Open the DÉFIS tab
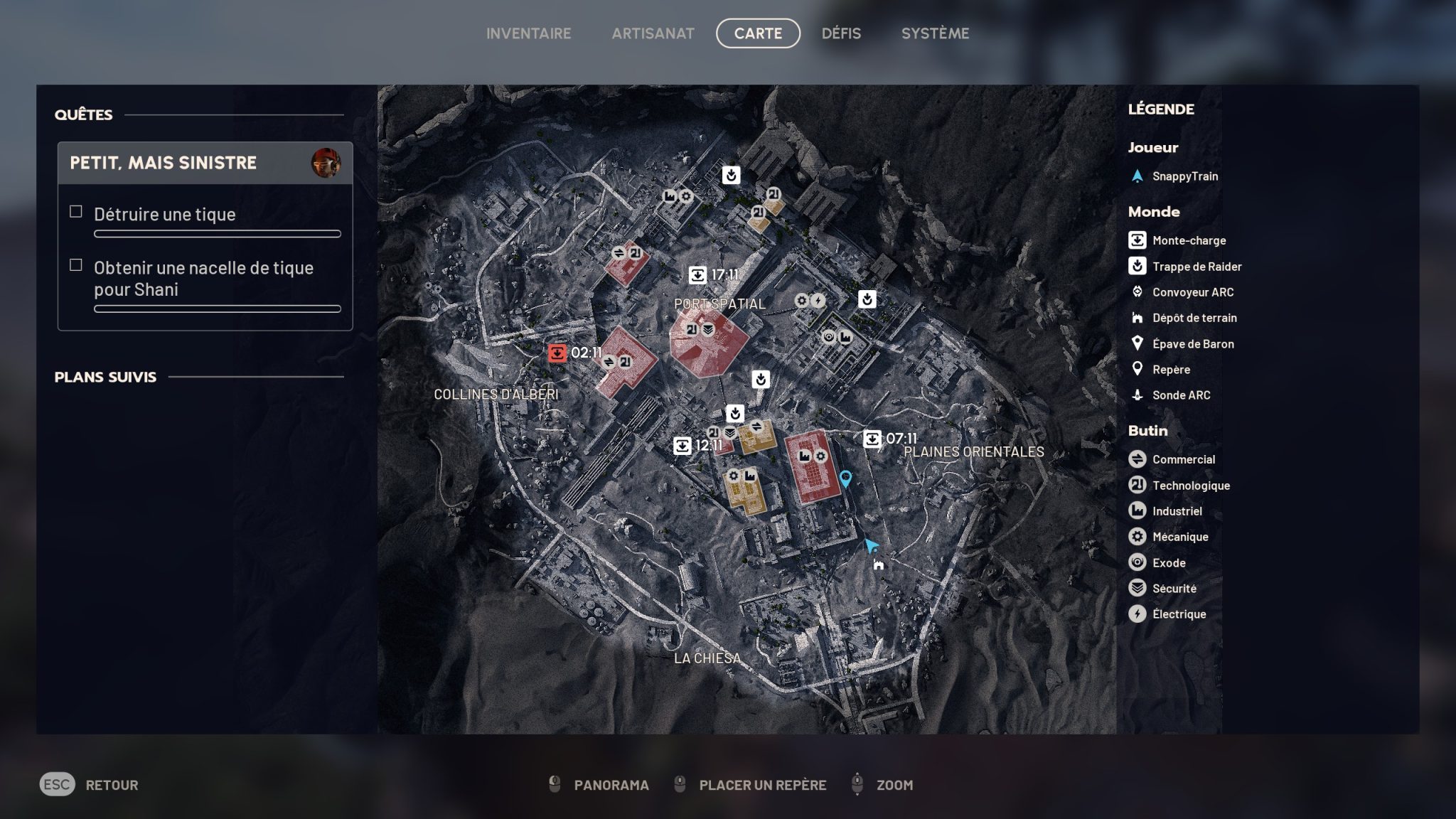Viewport: 1456px width, 819px height. (x=841, y=33)
